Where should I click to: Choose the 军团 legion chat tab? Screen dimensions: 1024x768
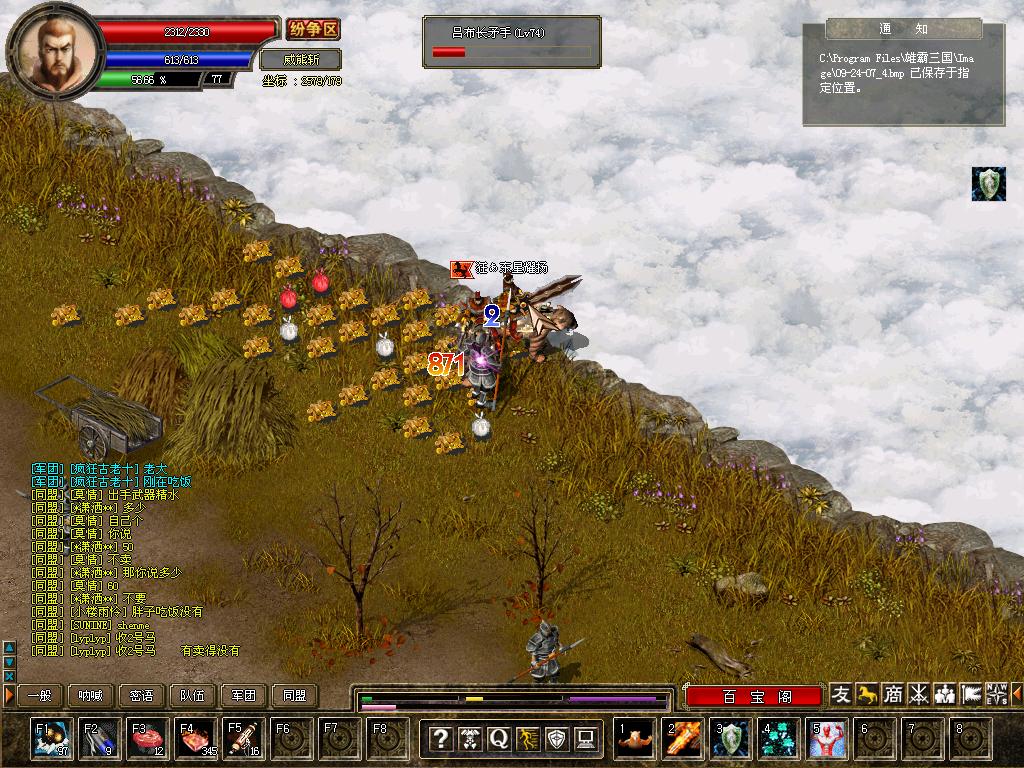[244, 695]
